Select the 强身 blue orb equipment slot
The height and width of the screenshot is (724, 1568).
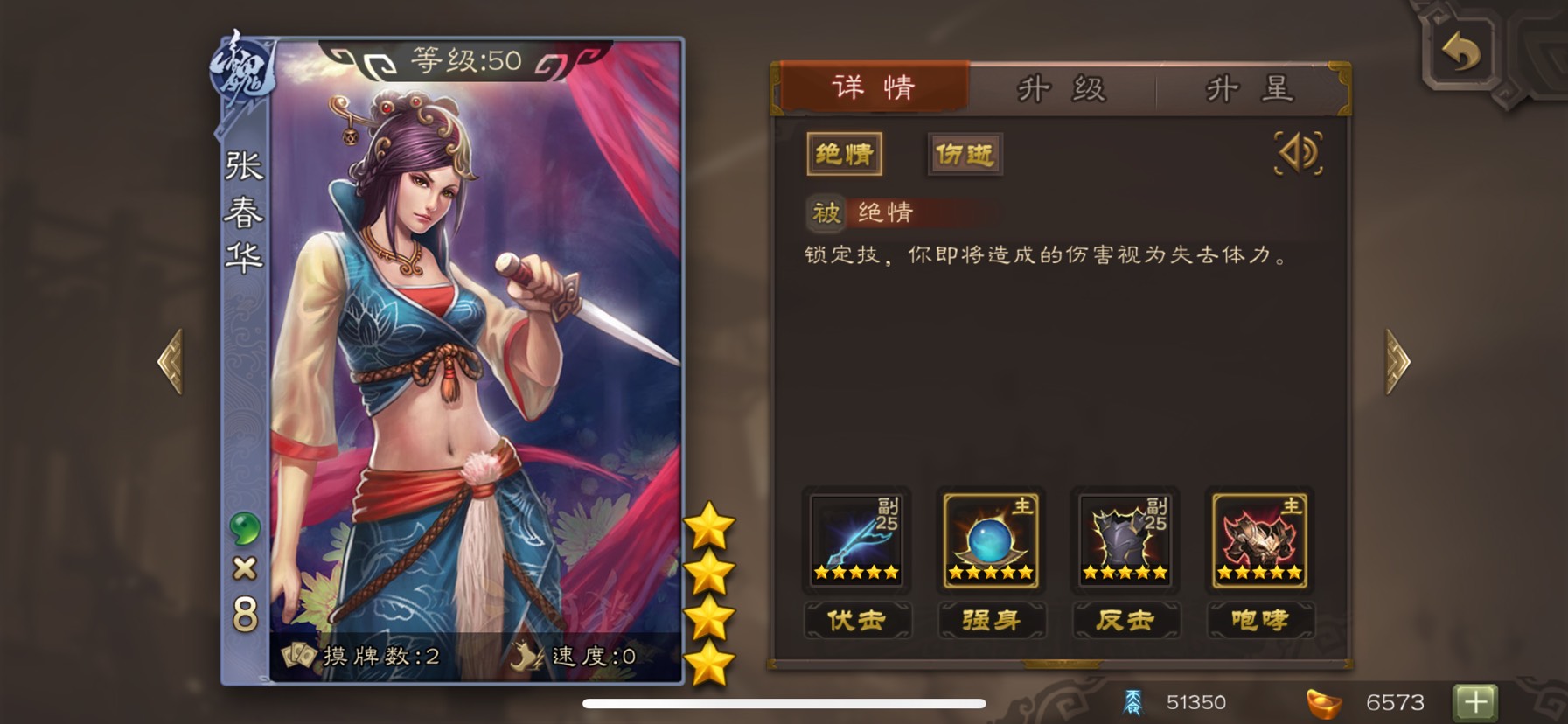coord(991,540)
